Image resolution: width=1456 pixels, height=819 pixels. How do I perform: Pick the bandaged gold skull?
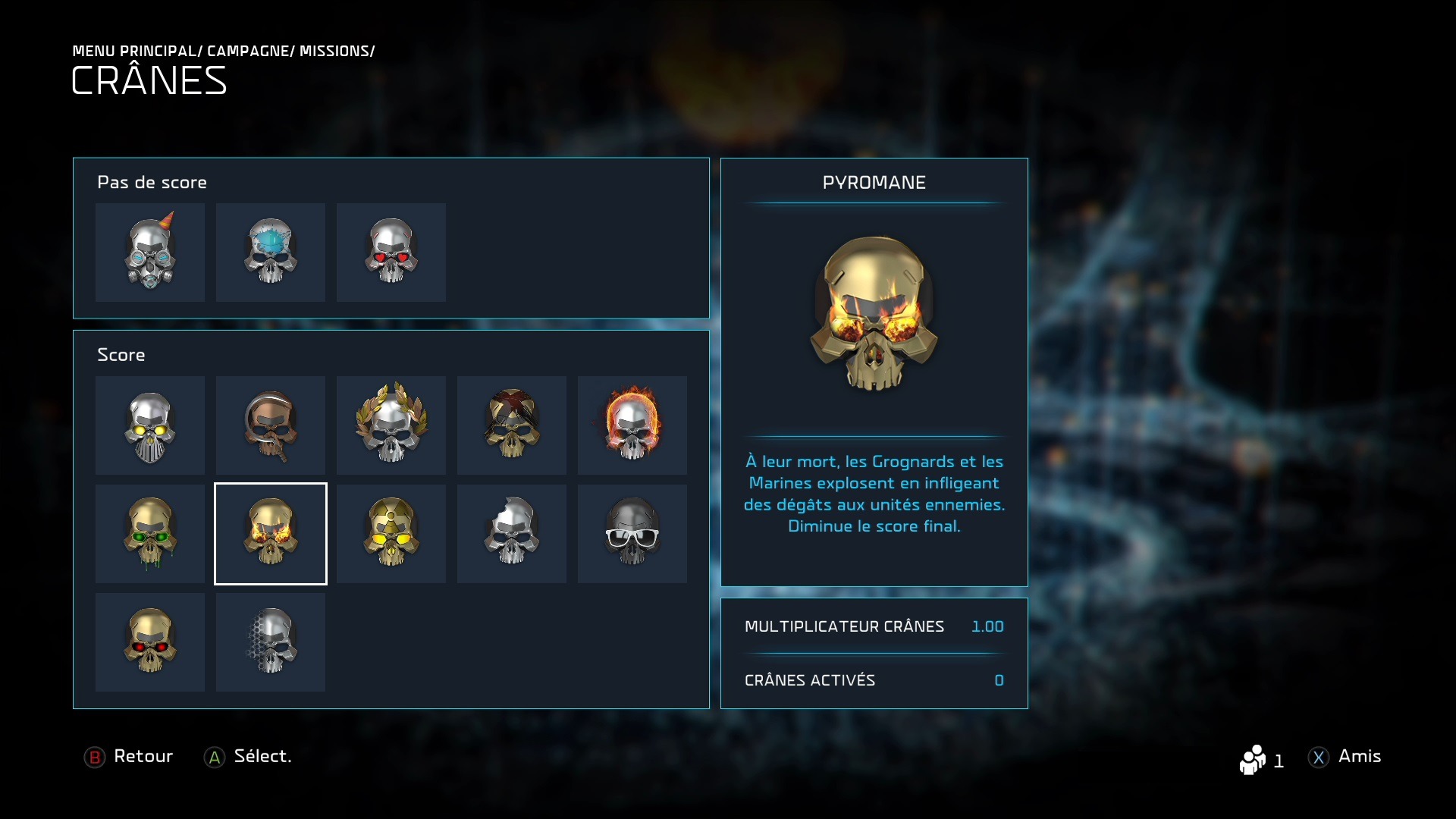click(512, 425)
